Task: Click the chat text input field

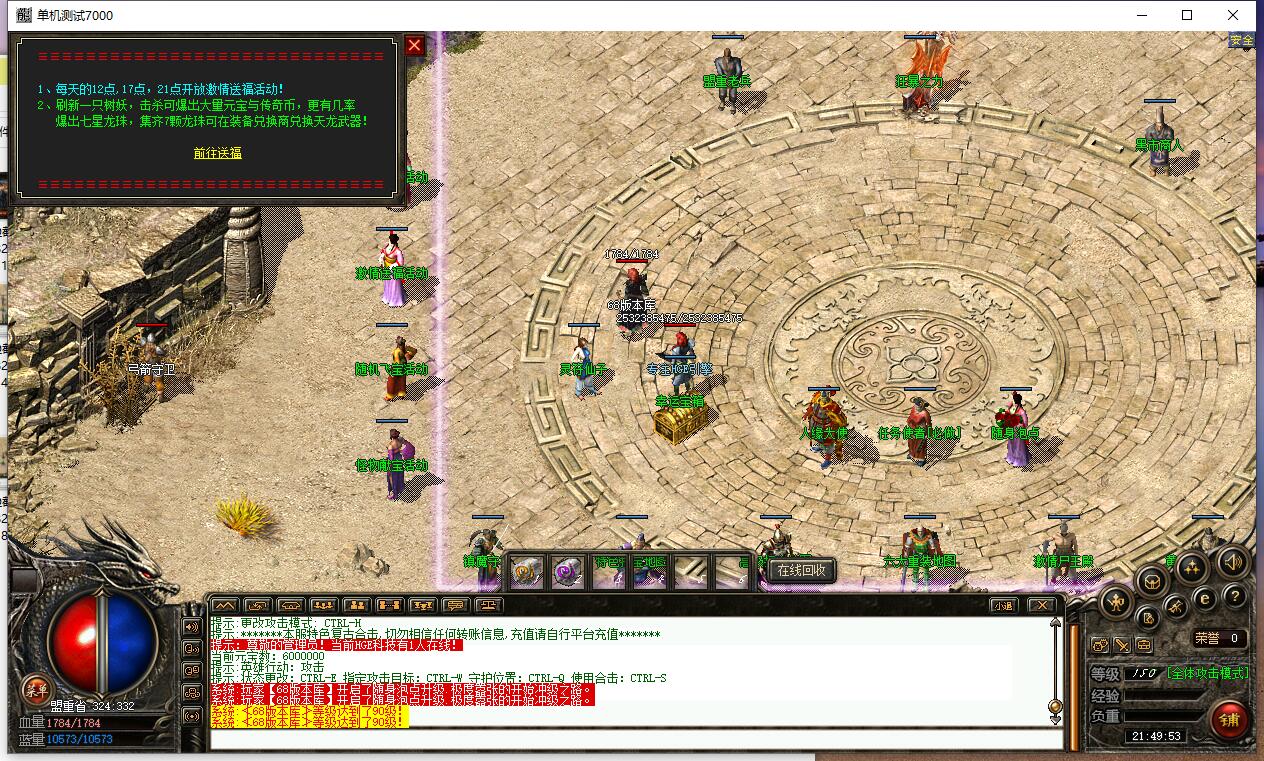Action: (x=635, y=740)
